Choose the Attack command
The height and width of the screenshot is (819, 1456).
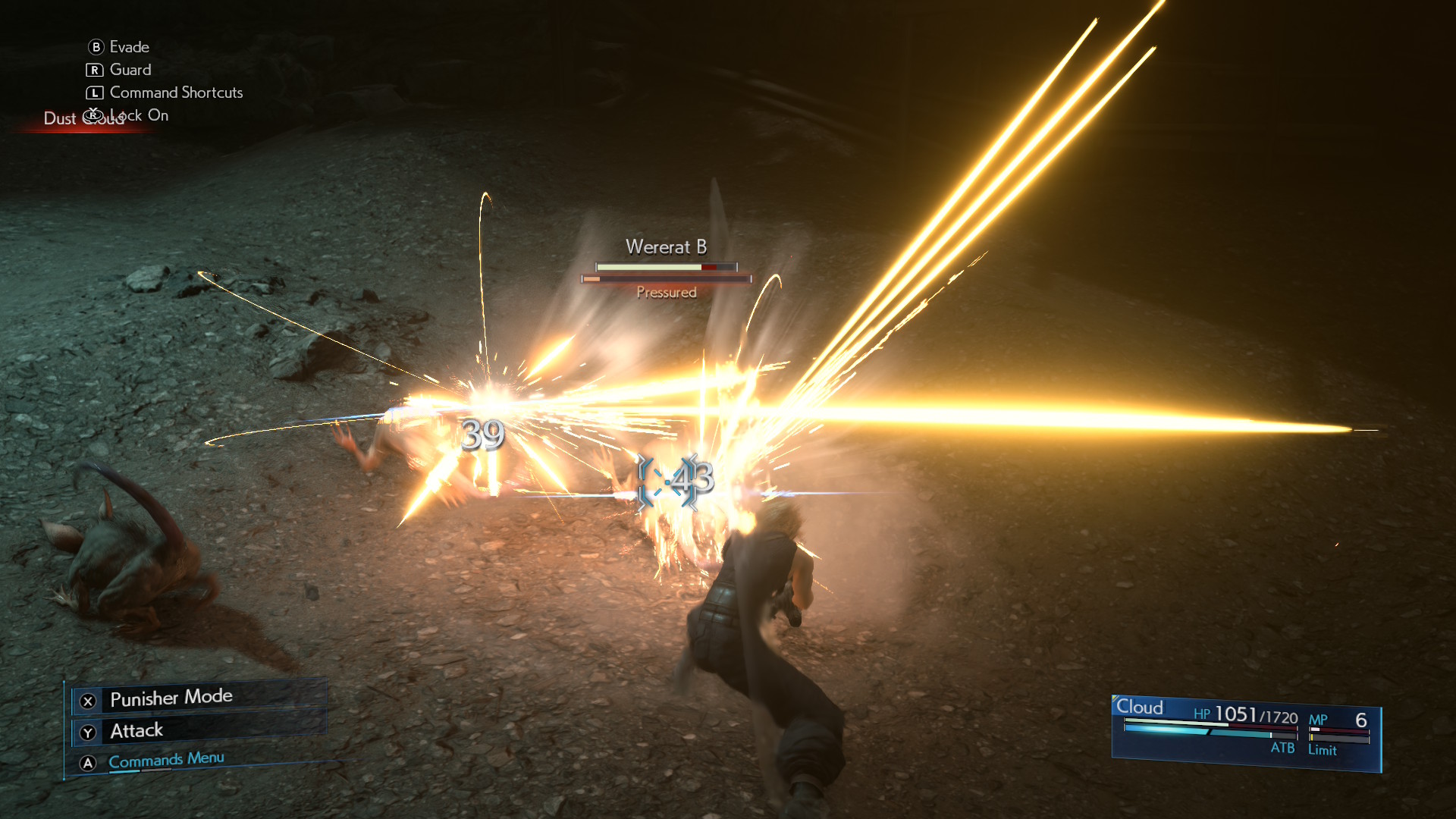[x=136, y=731]
